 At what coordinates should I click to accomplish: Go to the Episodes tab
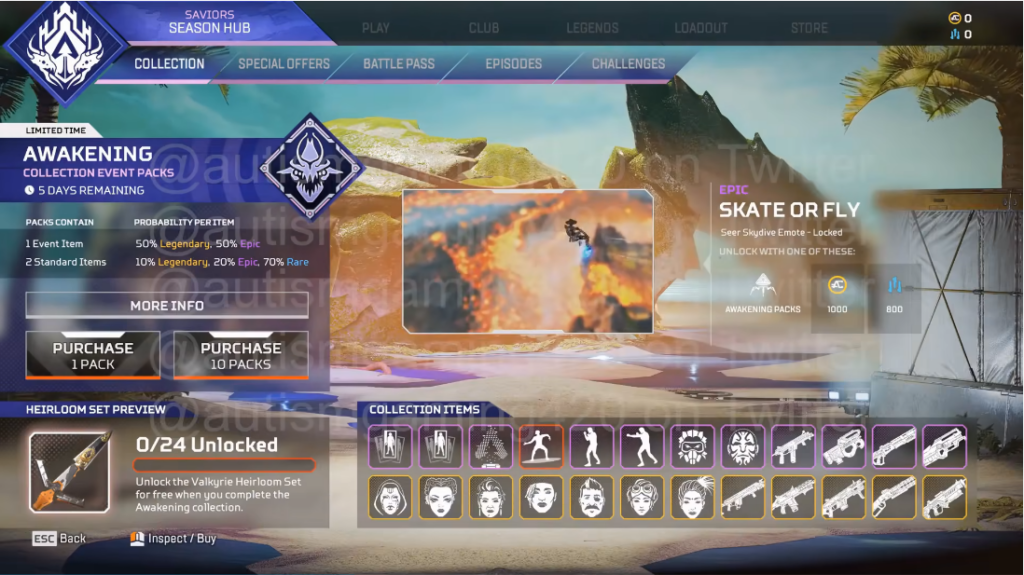tap(513, 64)
